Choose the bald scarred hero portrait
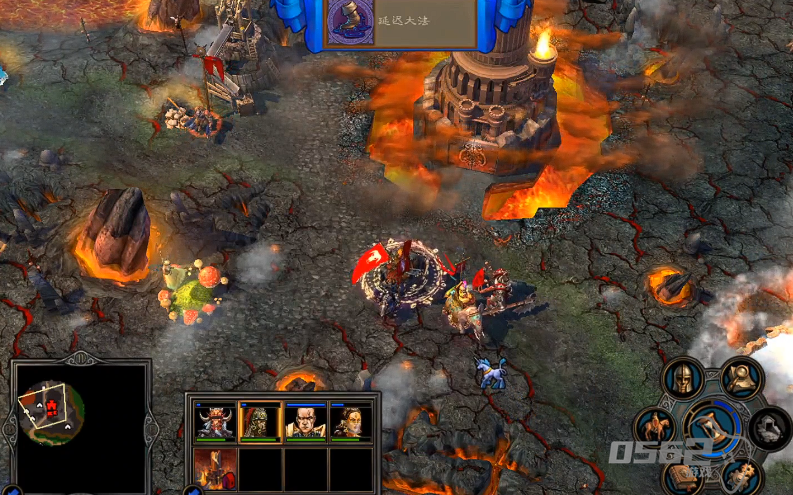Viewport: 793px width, 495px height. pos(305,422)
